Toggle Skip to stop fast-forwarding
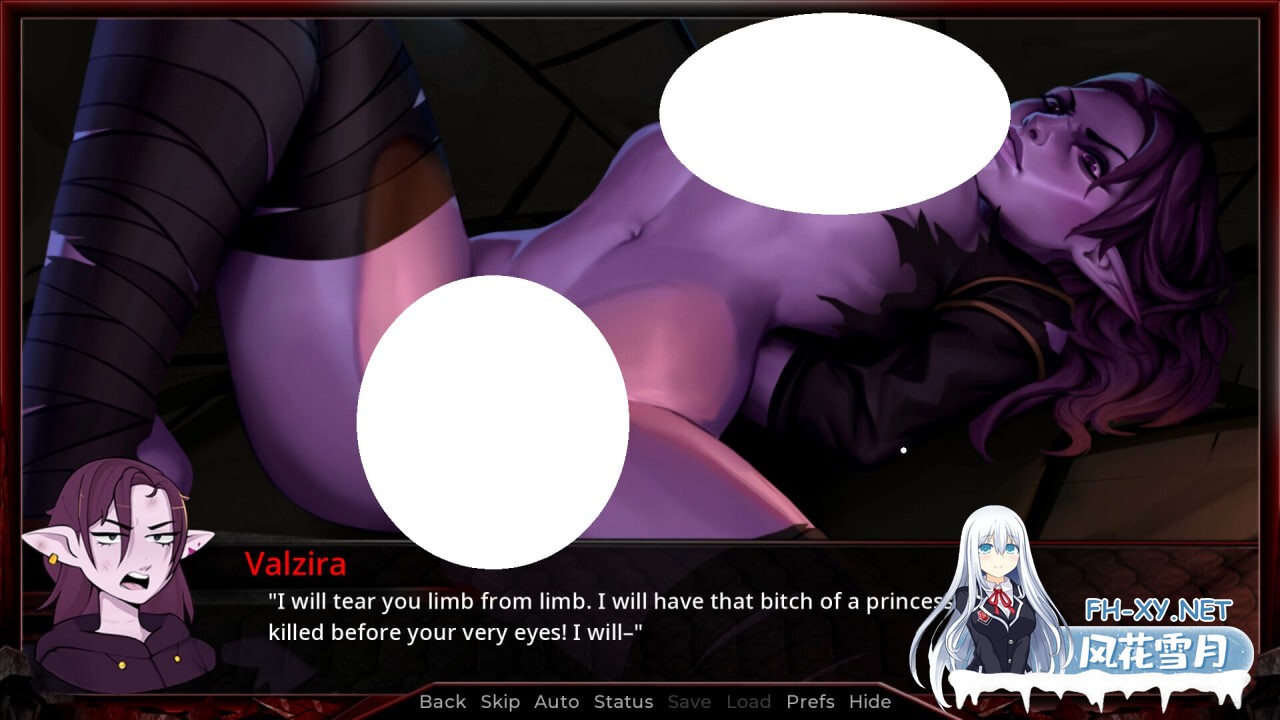Screen dimensions: 1280x720 click(x=500, y=702)
